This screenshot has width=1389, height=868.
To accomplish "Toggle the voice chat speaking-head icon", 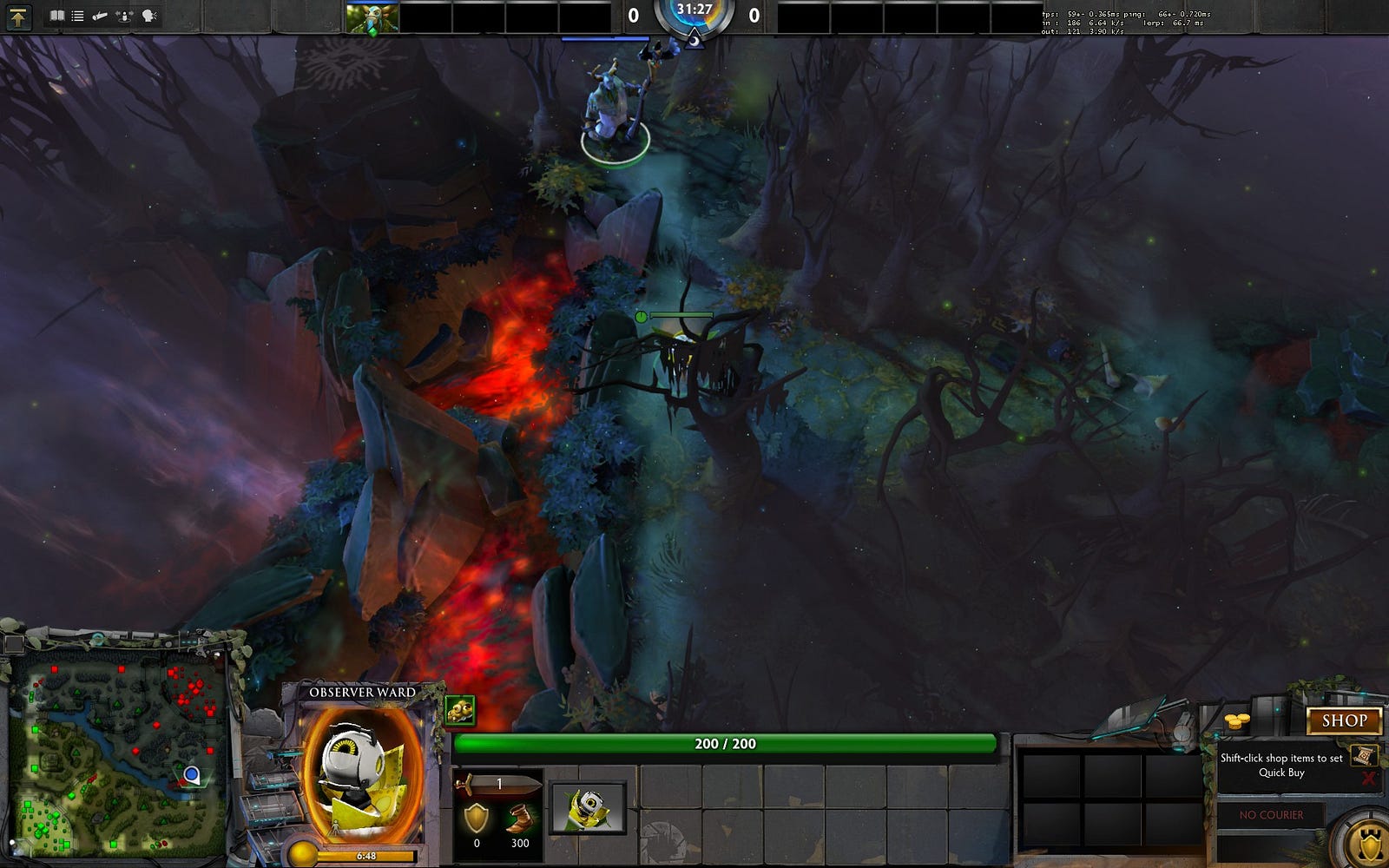I will click(x=149, y=16).
